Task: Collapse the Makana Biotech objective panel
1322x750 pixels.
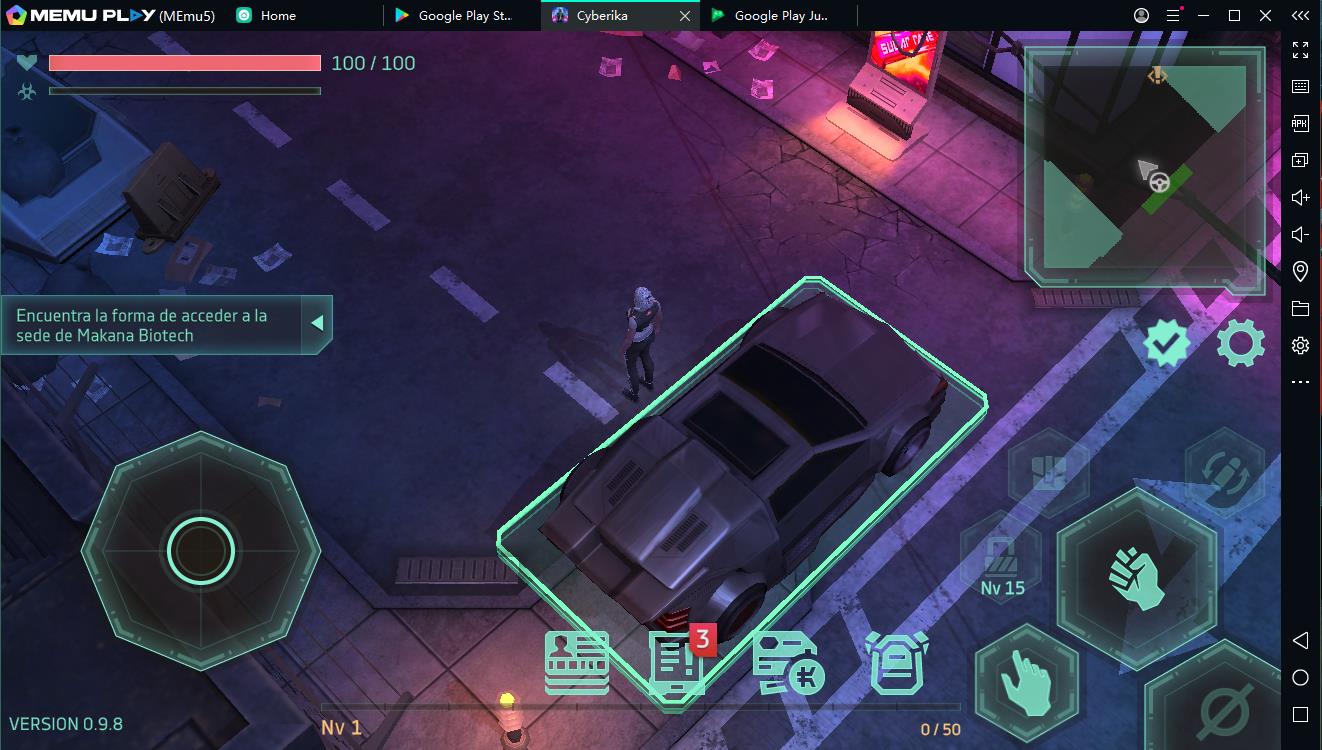Action: (x=316, y=323)
